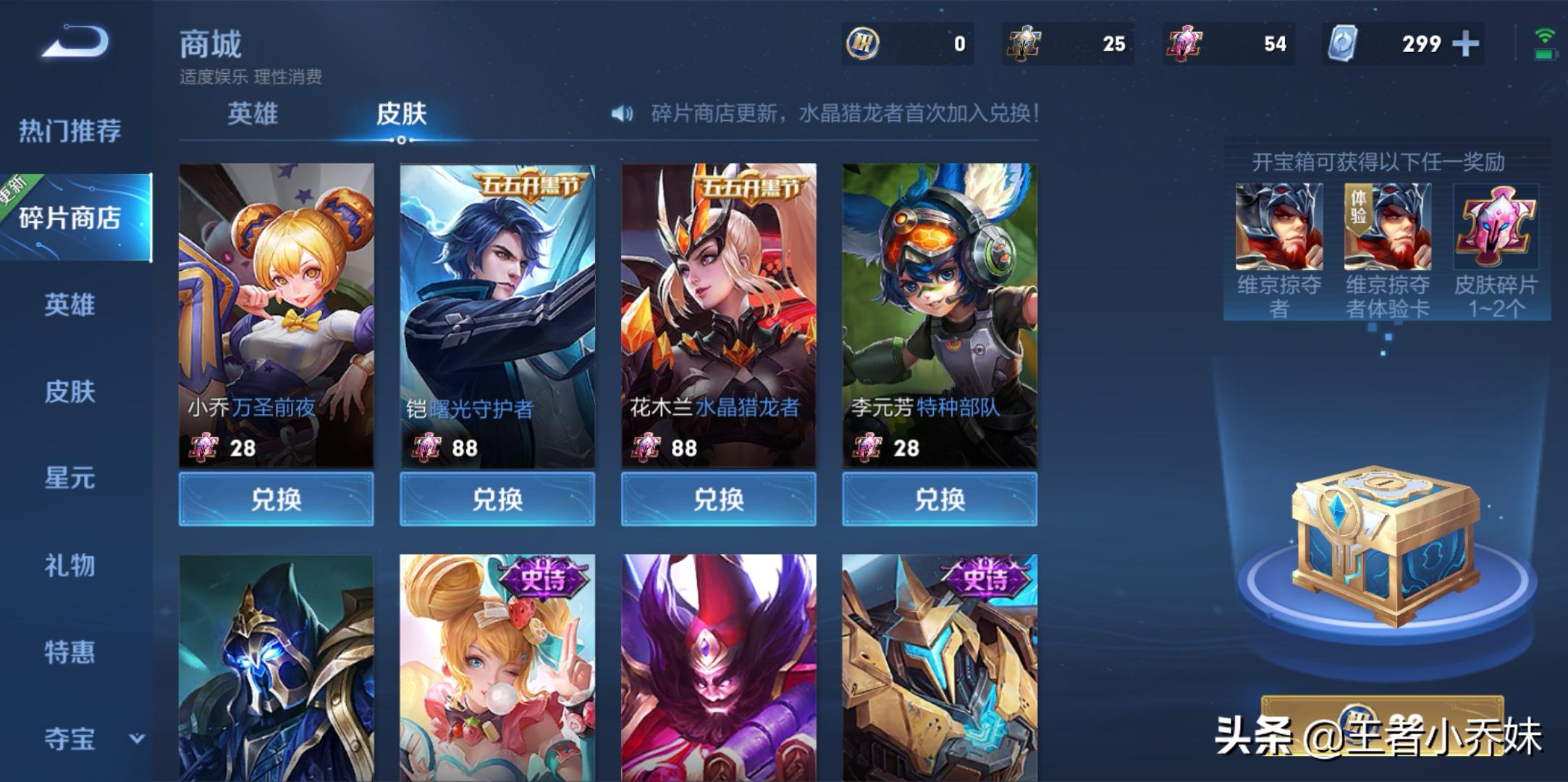View the 维京掠夺者体验卡 reward
Viewport: 1568px width, 782px height.
pos(1387,227)
